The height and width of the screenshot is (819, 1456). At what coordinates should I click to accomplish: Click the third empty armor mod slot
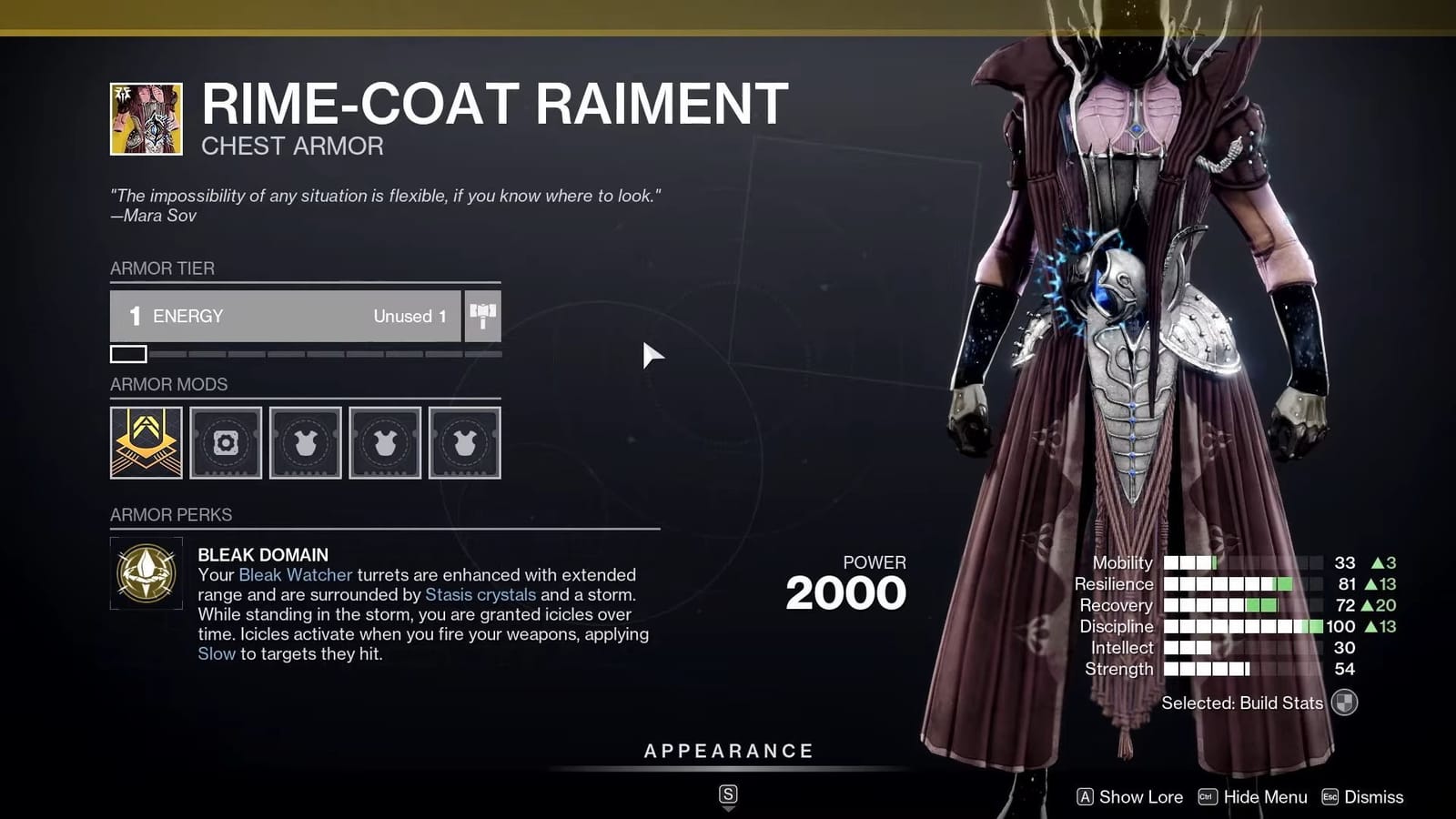tap(306, 443)
